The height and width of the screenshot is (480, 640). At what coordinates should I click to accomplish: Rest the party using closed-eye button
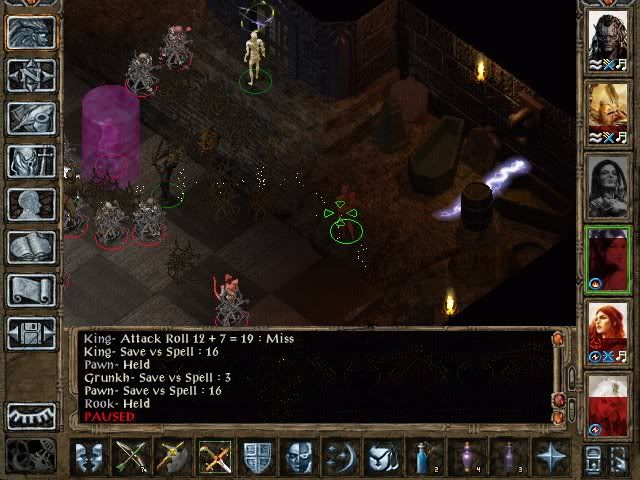tap(31, 415)
